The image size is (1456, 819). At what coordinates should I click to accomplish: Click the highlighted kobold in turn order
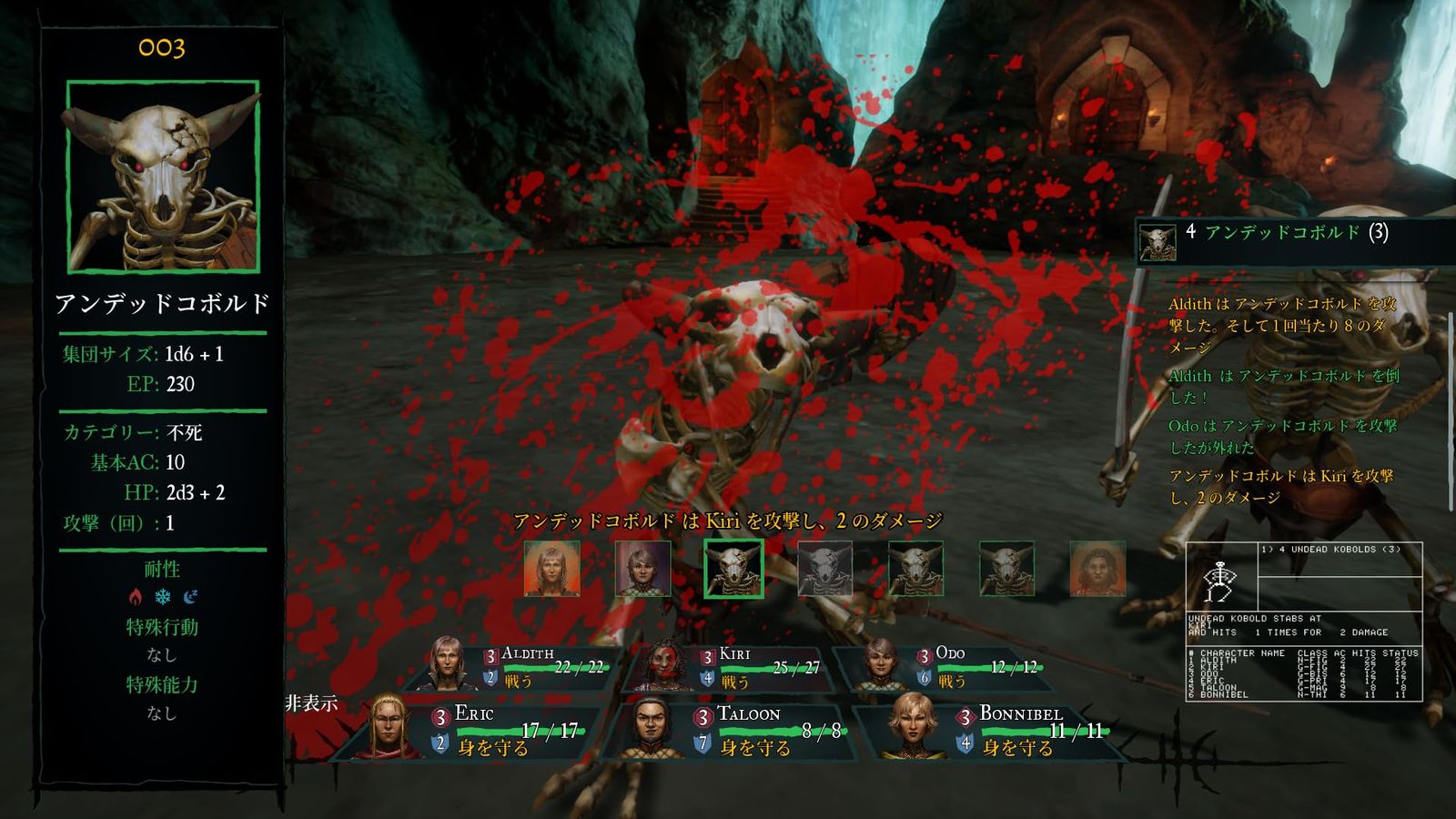click(733, 569)
